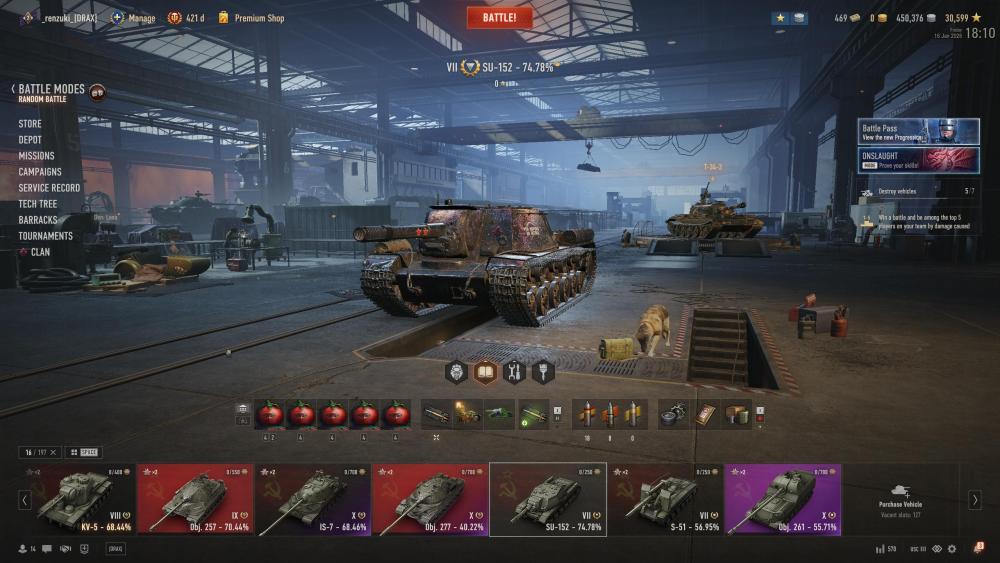Choose the IS-7 vehicle card
1000x563 pixels.
[x=312, y=499]
